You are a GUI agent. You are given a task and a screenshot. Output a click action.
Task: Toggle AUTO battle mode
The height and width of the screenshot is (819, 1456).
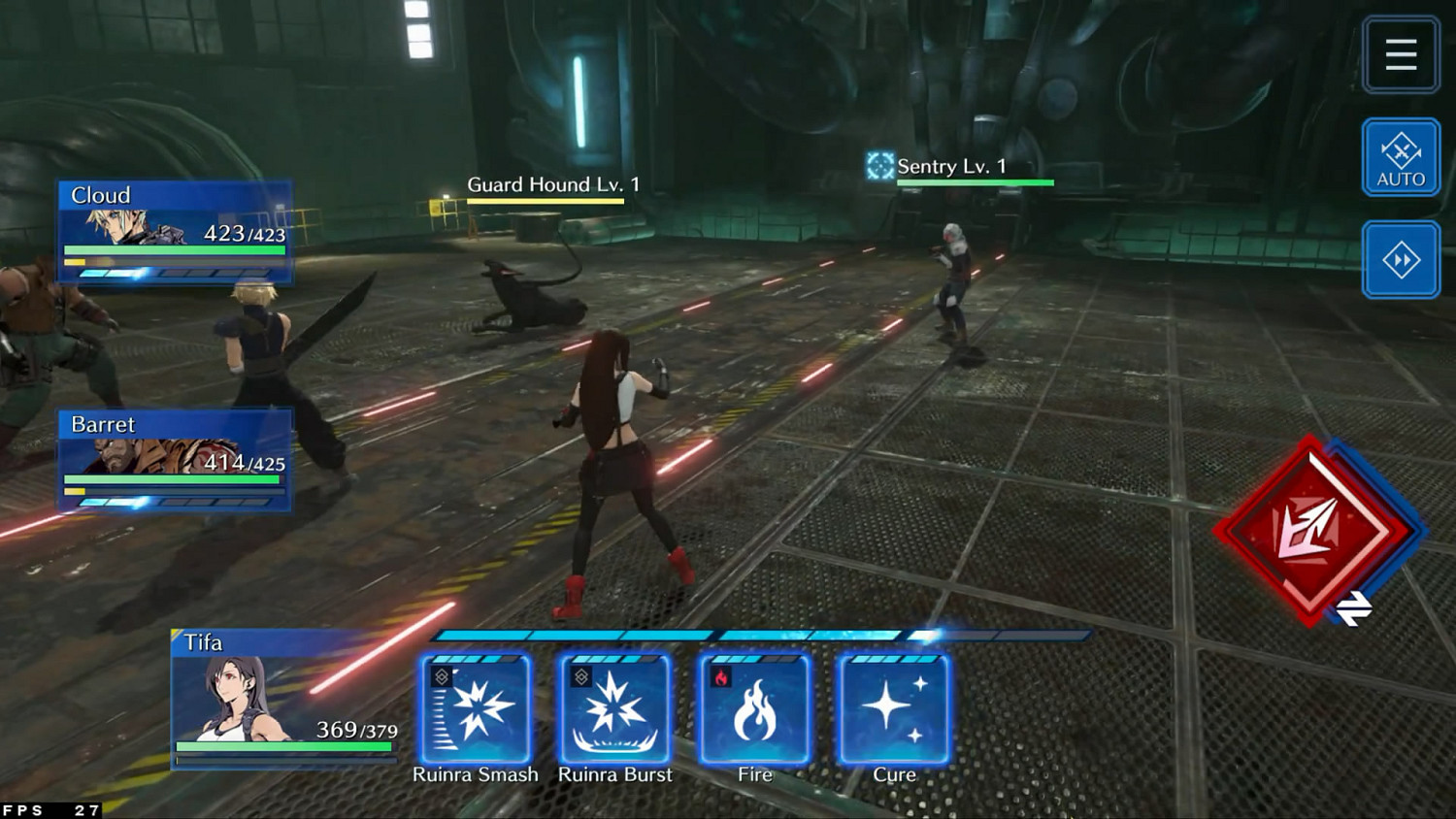click(1401, 157)
